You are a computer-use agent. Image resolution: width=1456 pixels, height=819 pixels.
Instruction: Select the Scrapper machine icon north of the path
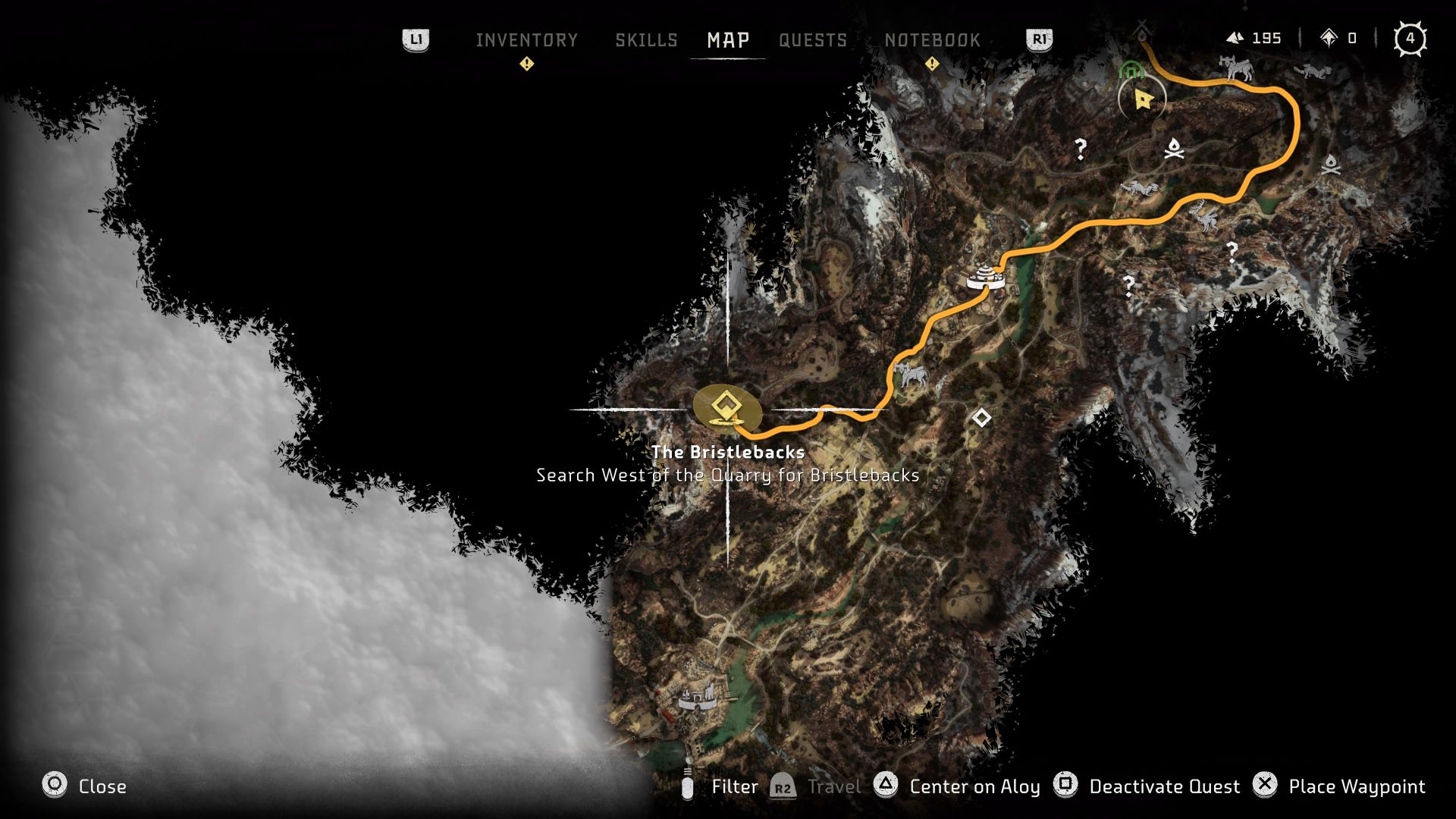click(1312, 72)
